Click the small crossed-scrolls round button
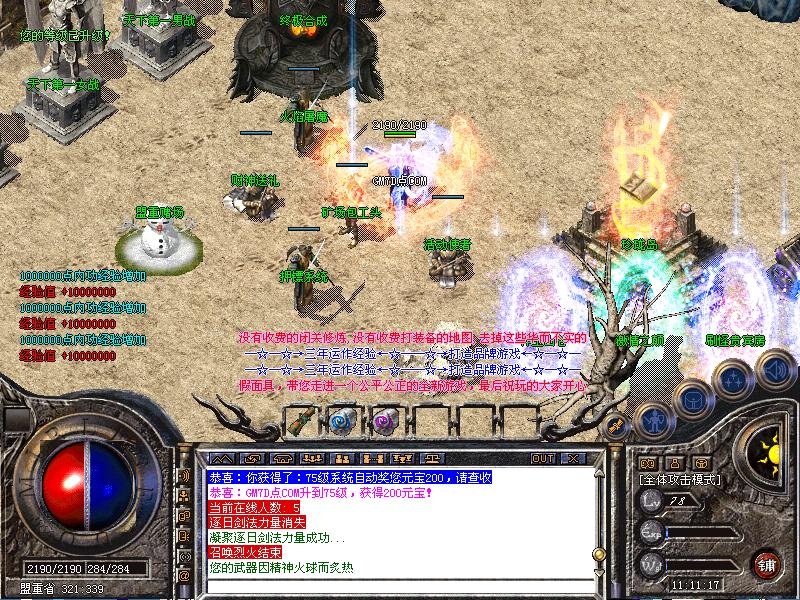 pos(617,427)
